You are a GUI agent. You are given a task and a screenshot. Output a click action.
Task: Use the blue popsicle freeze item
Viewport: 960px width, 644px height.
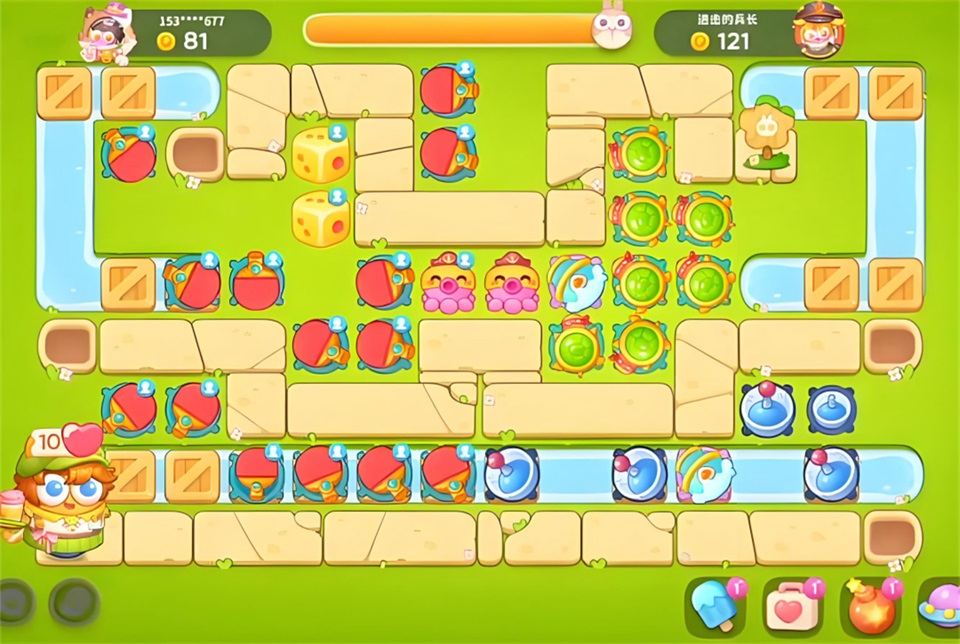716,604
